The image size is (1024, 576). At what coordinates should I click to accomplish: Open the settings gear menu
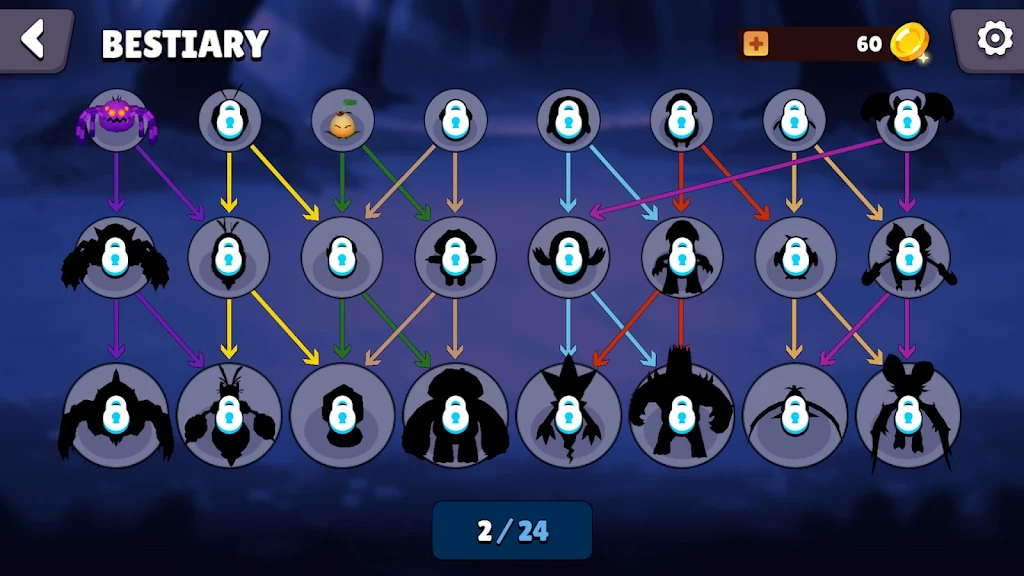[994, 40]
